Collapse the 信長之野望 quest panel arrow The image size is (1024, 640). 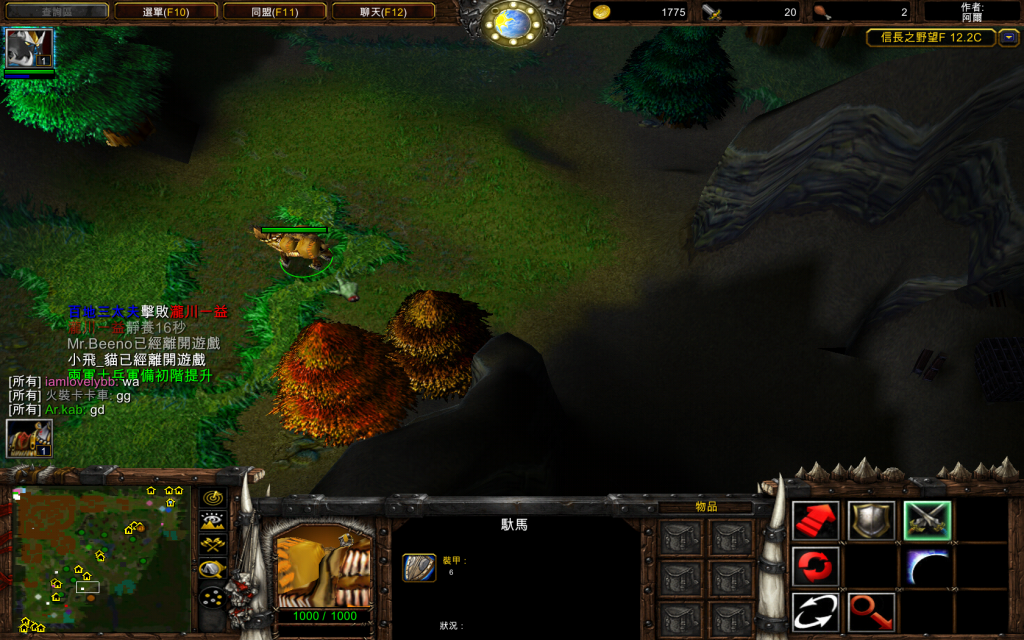click(x=1009, y=38)
